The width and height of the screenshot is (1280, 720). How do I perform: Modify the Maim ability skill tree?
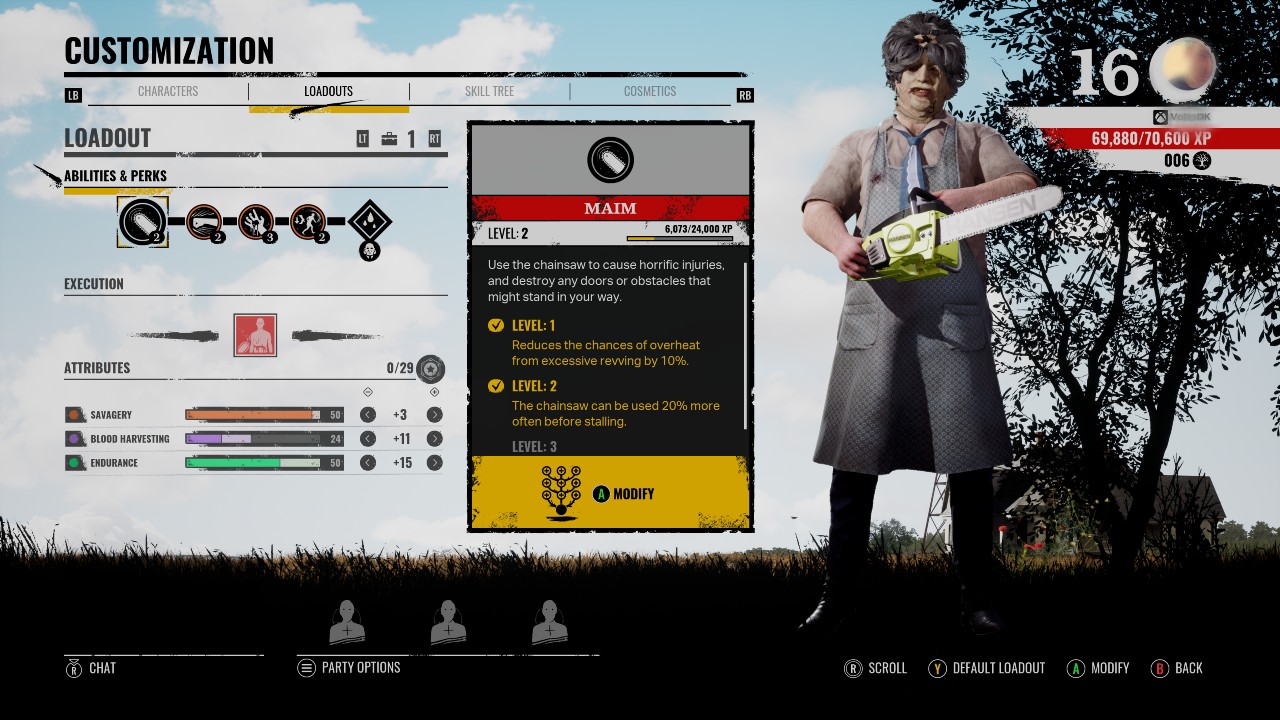point(610,493)
